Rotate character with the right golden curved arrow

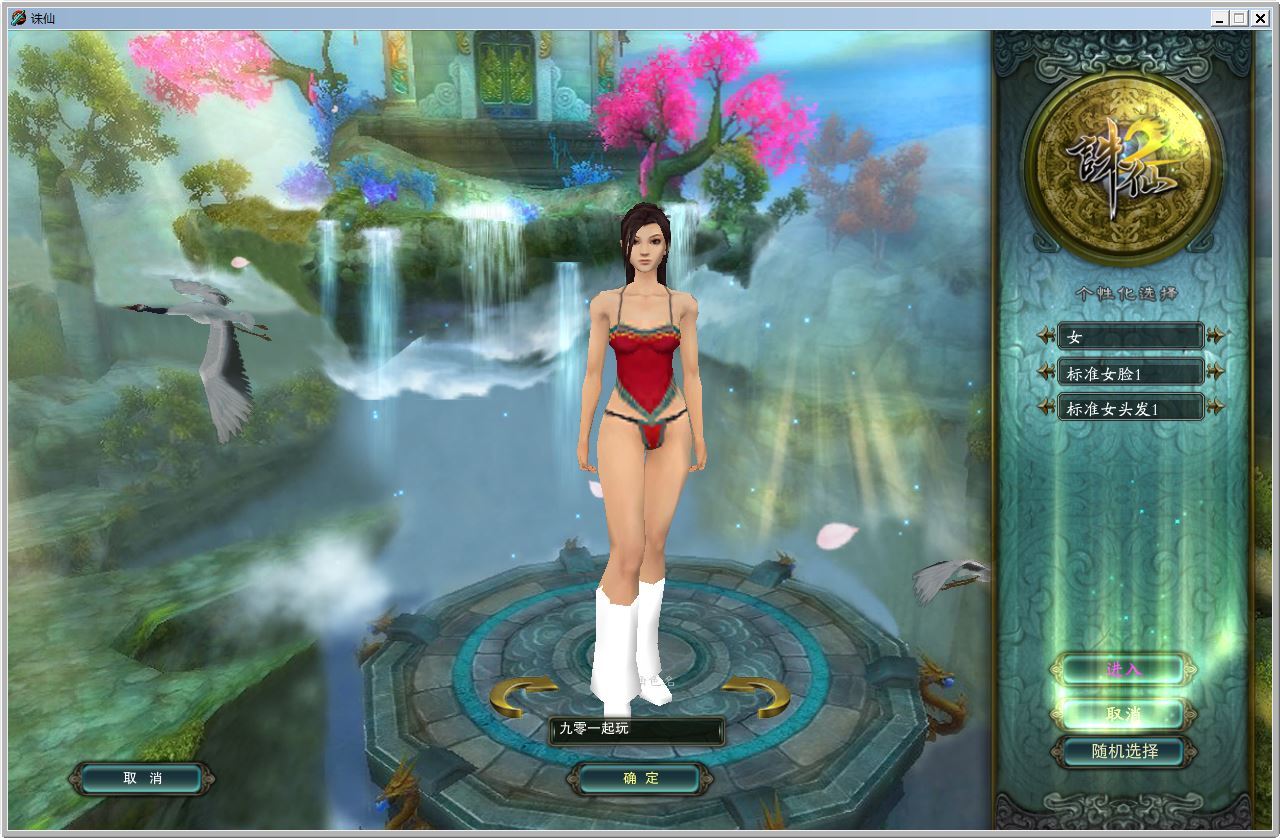point(756,694)
